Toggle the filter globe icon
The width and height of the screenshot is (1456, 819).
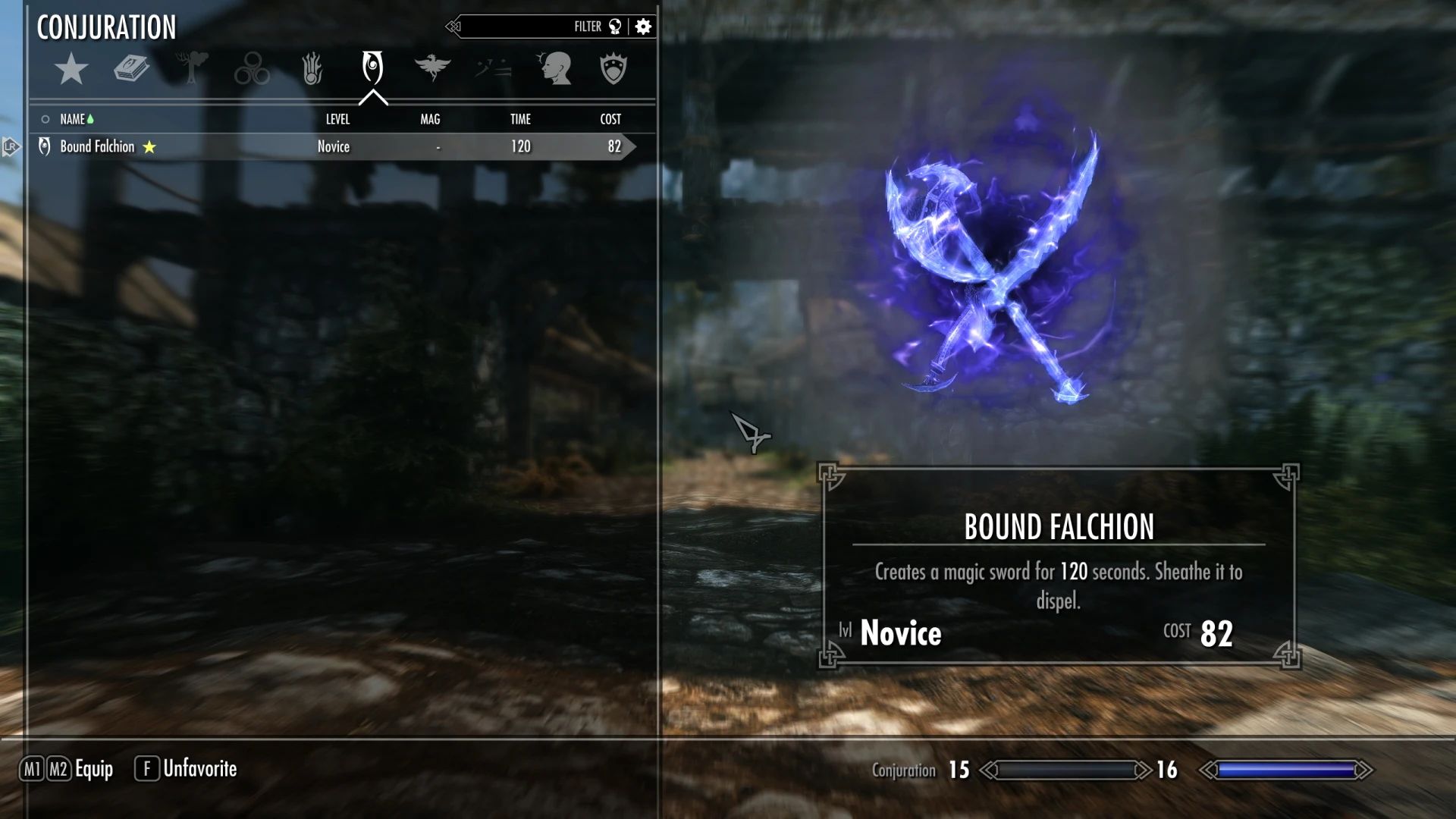coord(616,26)
